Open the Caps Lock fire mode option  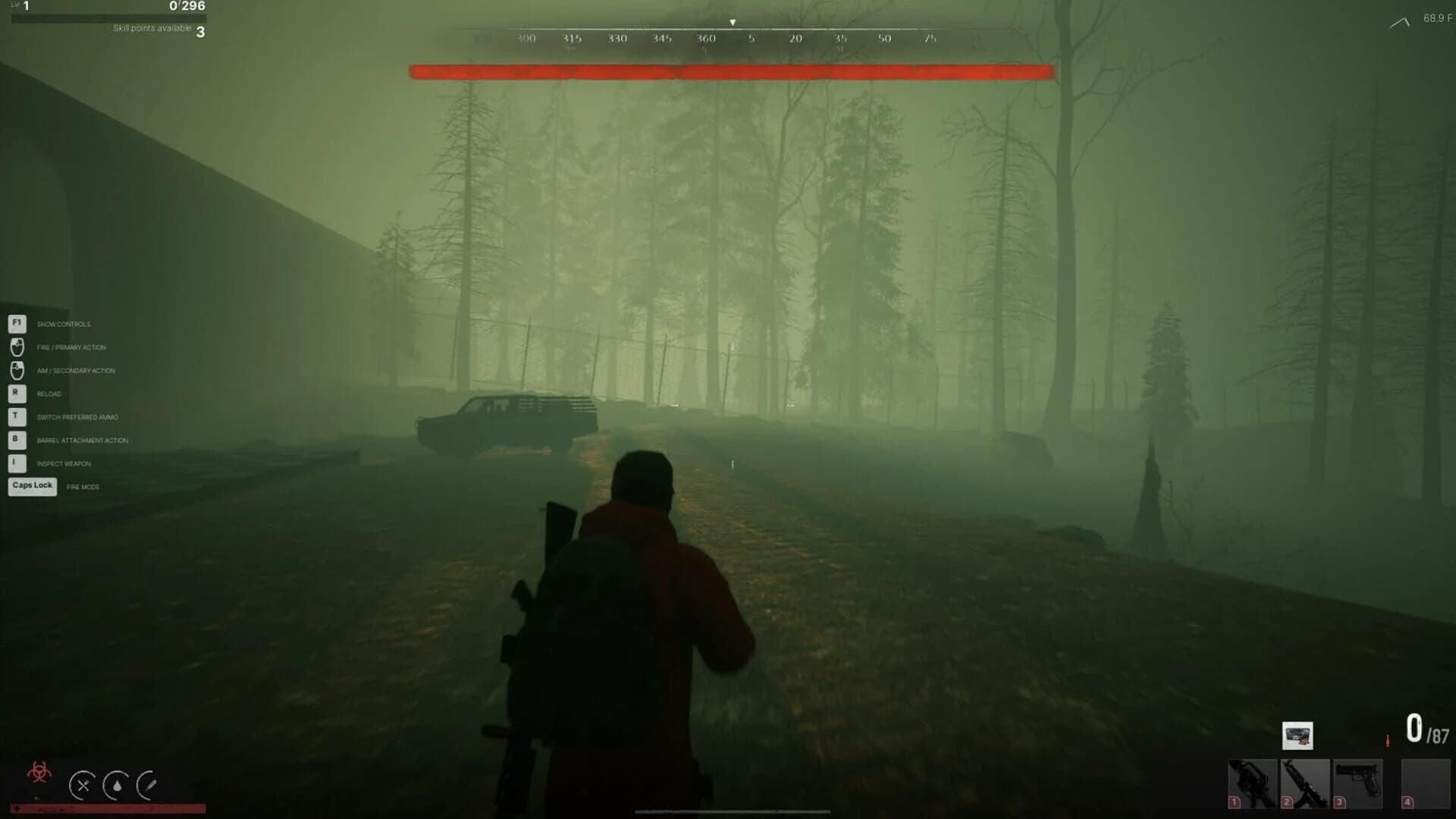[x=32, y=485]
